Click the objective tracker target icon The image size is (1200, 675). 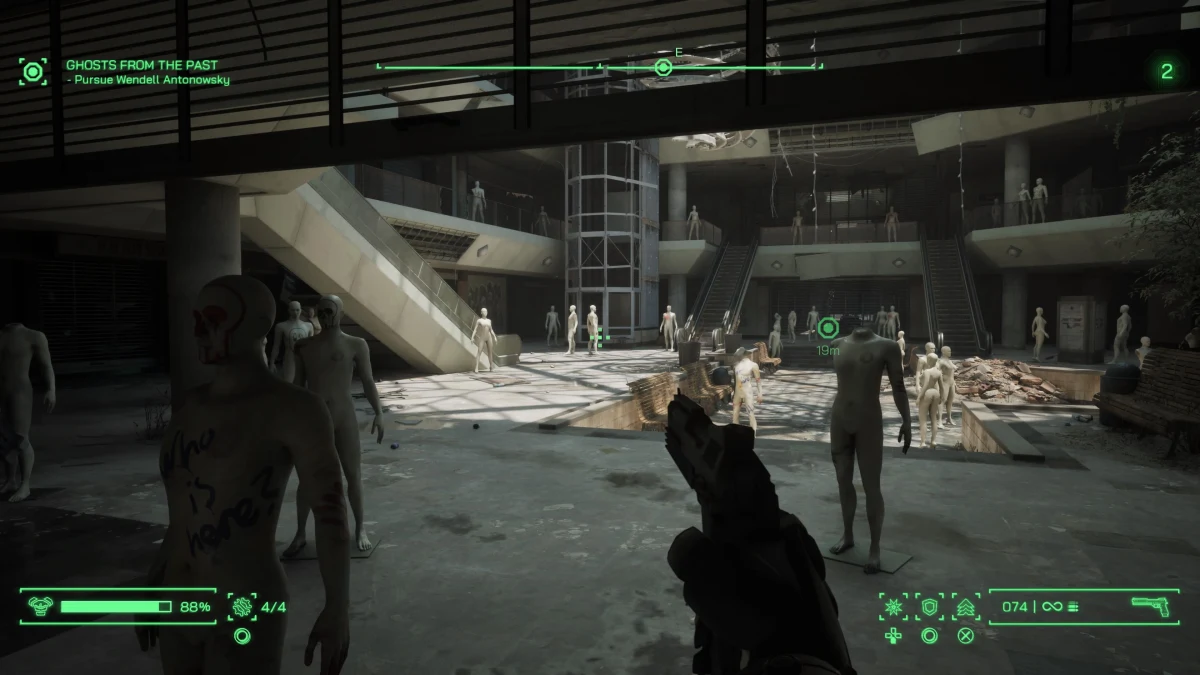(33, 72)
